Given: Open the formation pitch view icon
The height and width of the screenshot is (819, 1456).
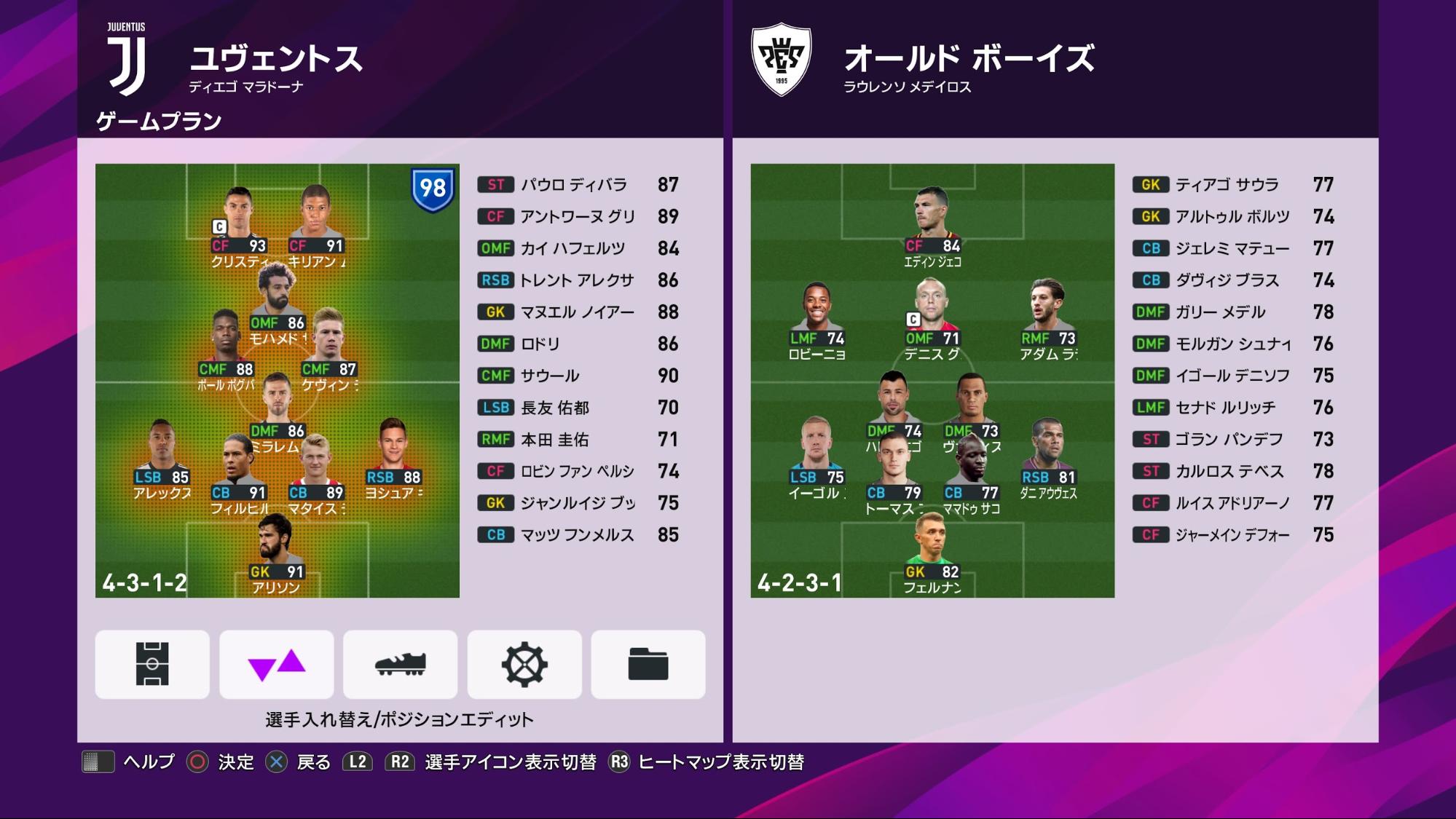Looking at the screenshot, I should pyautogui.click(x=151, y=663).
